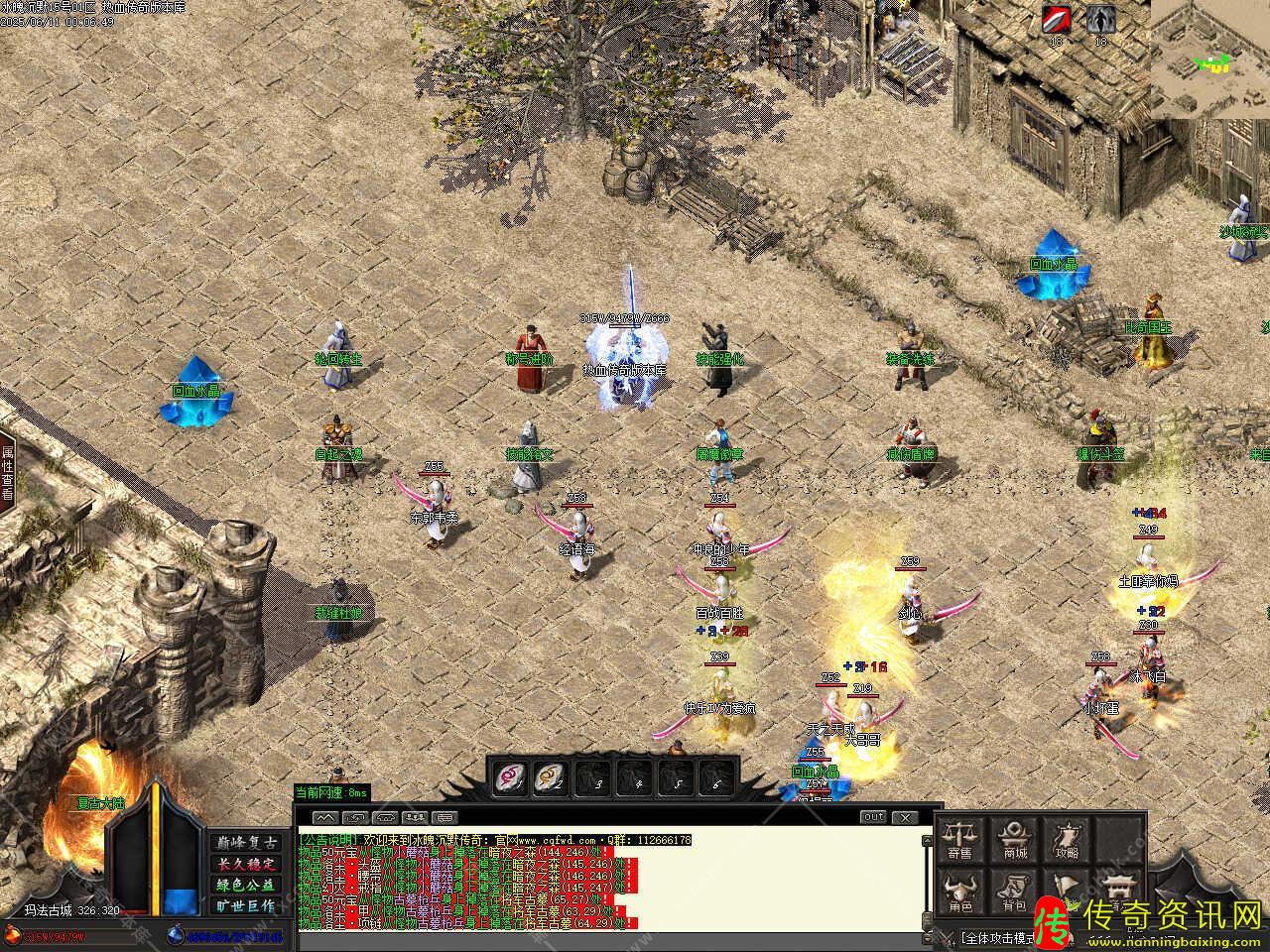1270x952 pixels.
Task: Click the 旷世巨作 button
Action: (246, 905)
